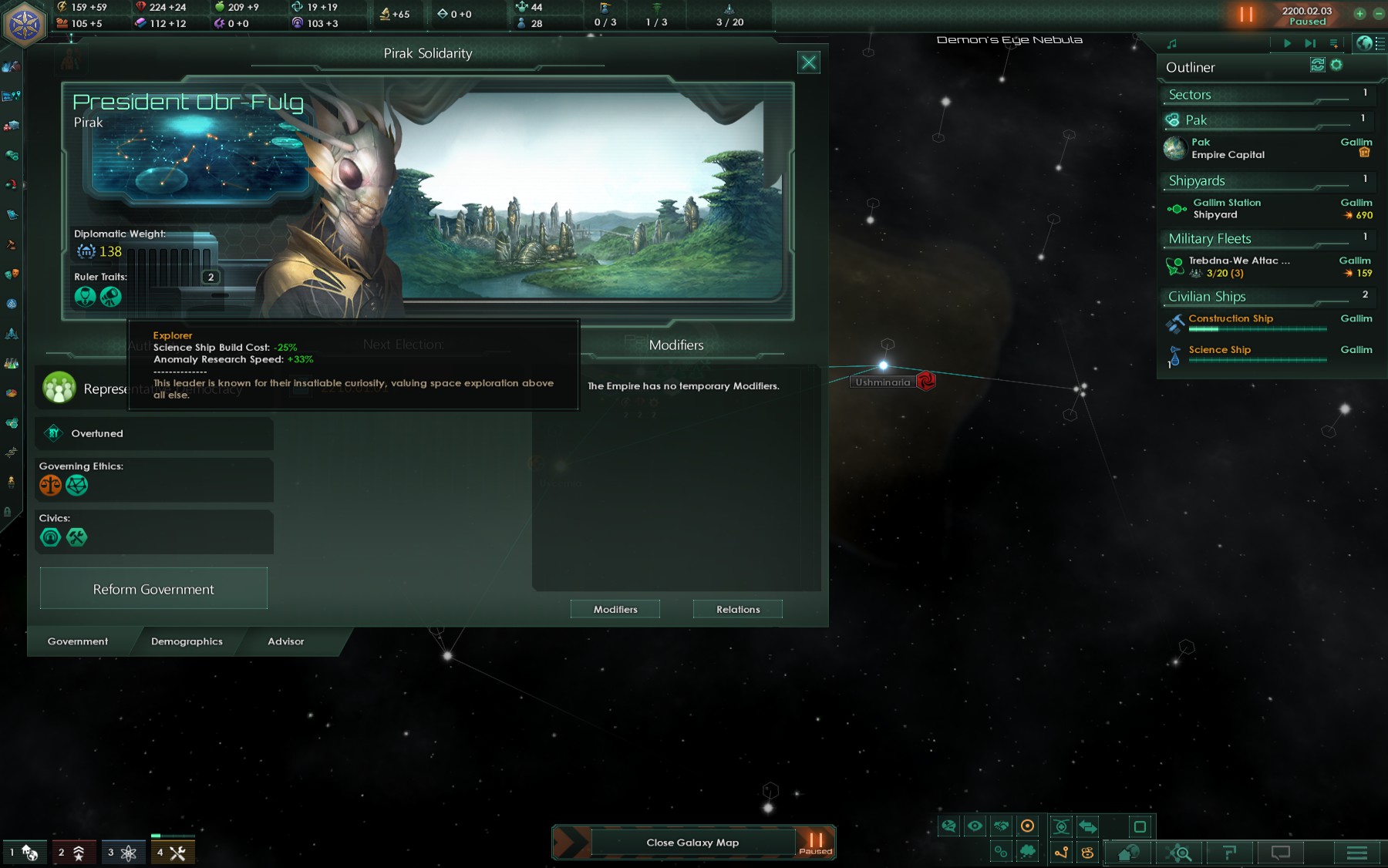The height and width of the screenshot is (868, 1388).
Task: Open the game menu via the hamburger icon
Action: pos(1356,853)
